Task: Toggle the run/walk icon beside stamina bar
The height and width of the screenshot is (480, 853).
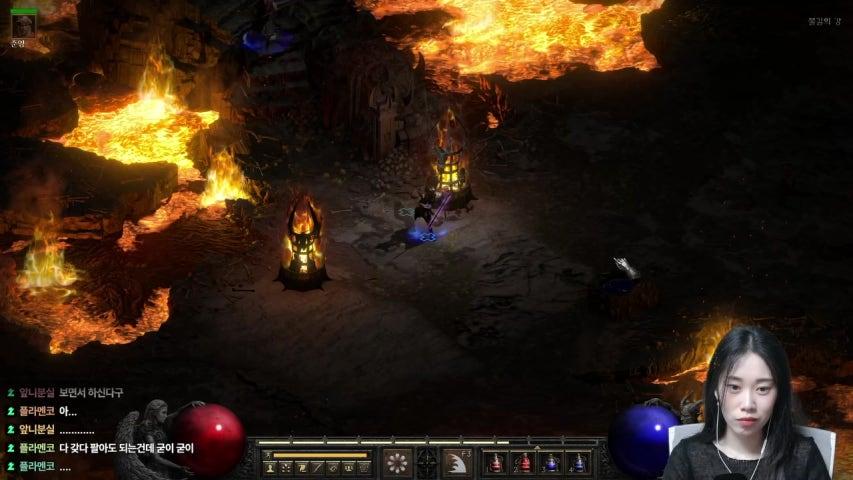Action: pos(266,454)
